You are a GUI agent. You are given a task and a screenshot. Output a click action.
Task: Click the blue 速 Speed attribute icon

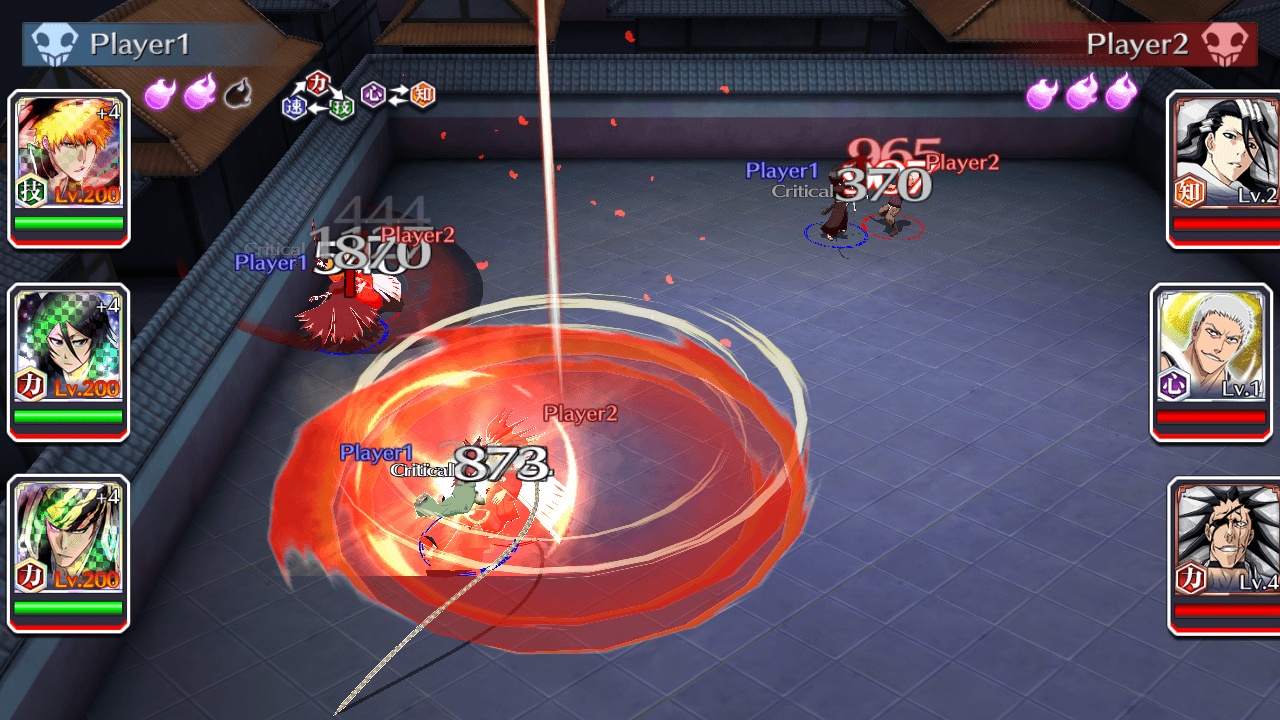pyautogui.click(x=295, y=106)
